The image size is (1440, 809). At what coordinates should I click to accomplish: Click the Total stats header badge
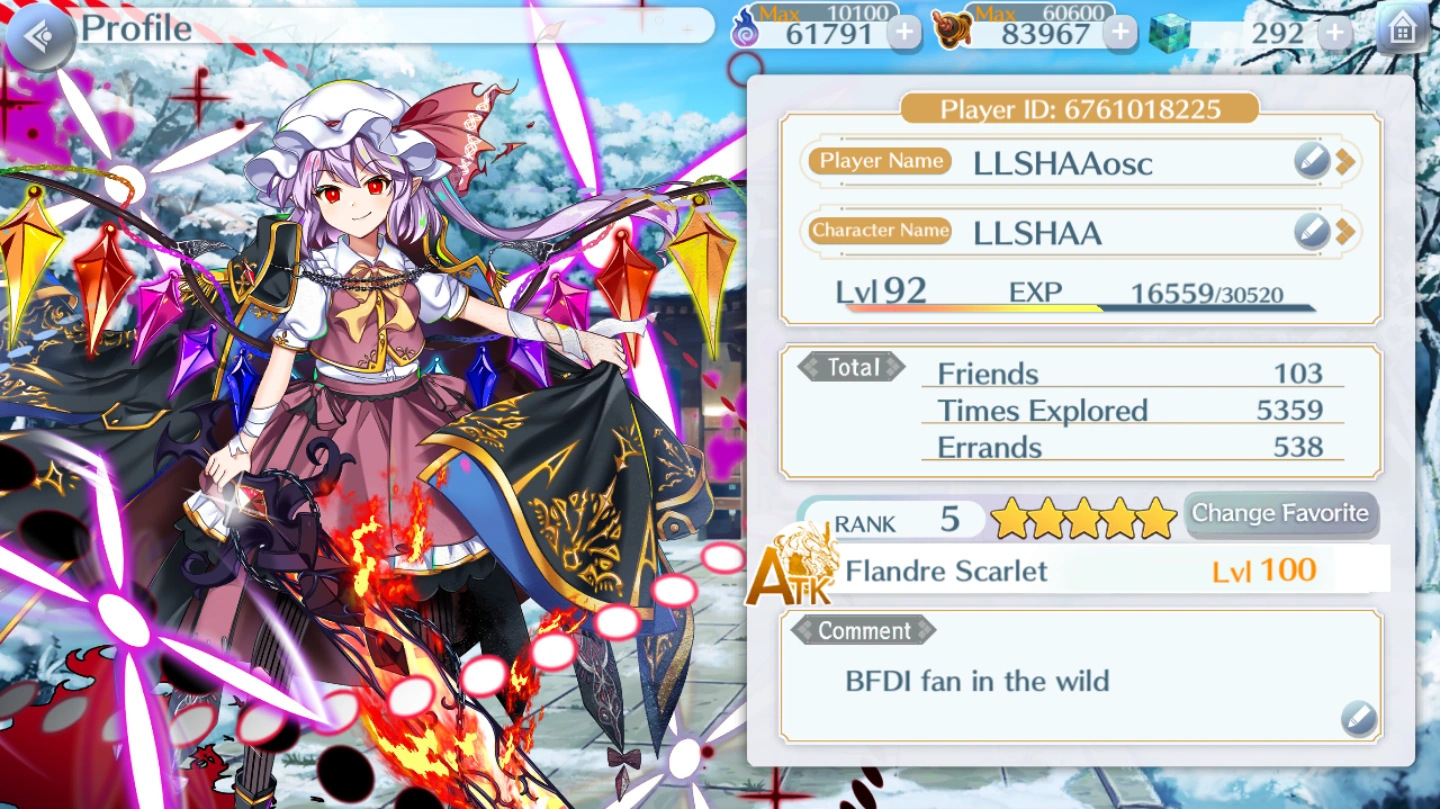pos(849,367)
